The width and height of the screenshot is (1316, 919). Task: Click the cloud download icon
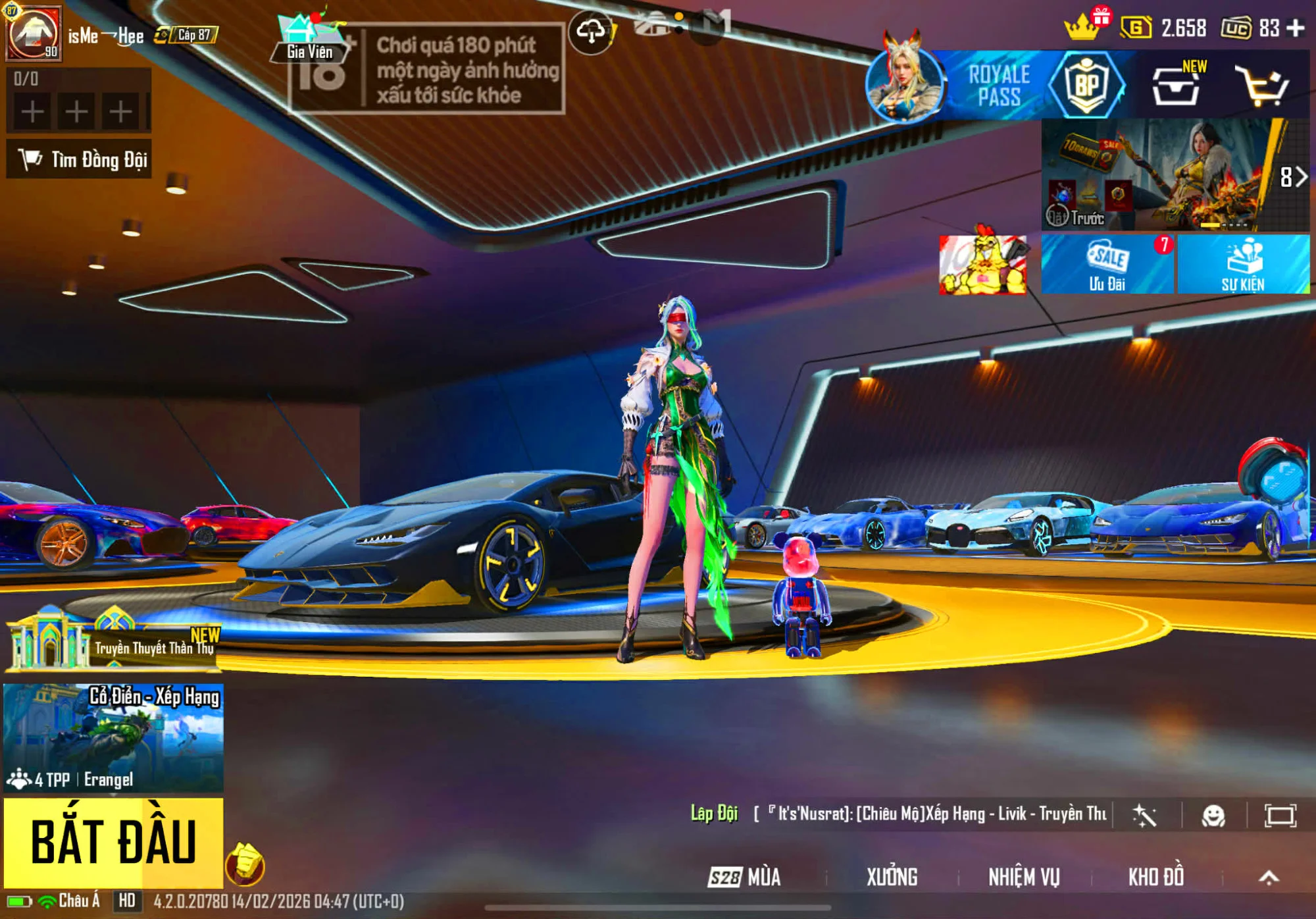click(590, 31)
